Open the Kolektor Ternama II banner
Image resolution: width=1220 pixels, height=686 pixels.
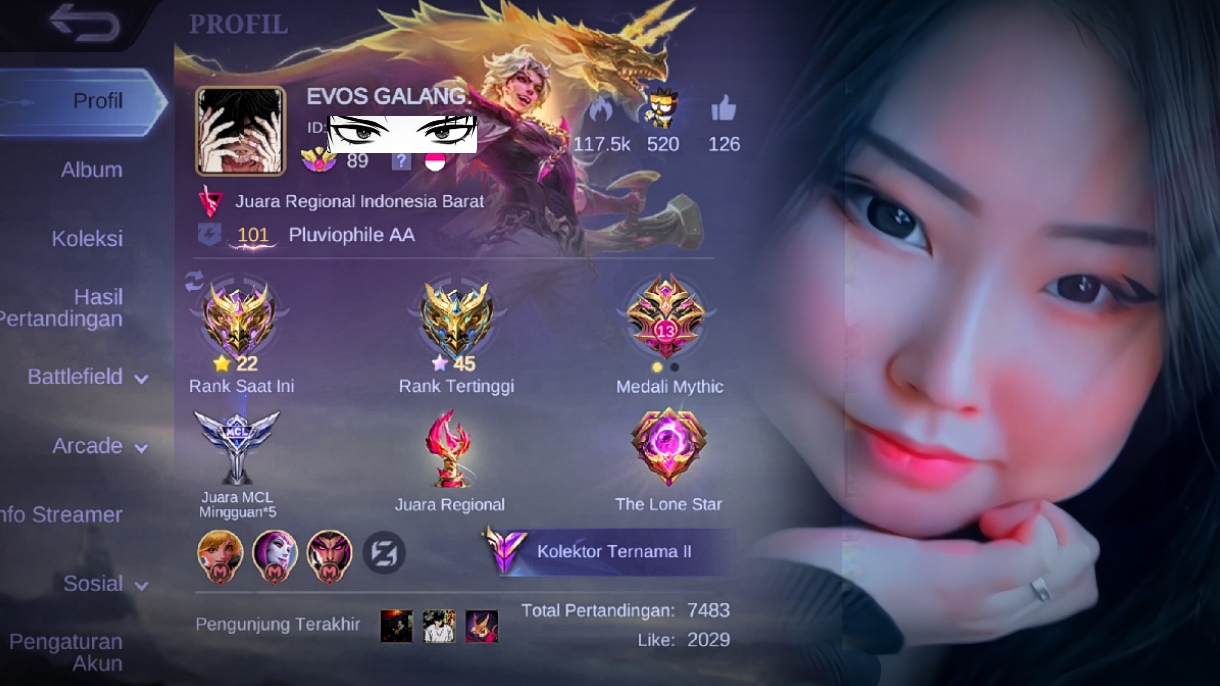[x=610, y=551]
